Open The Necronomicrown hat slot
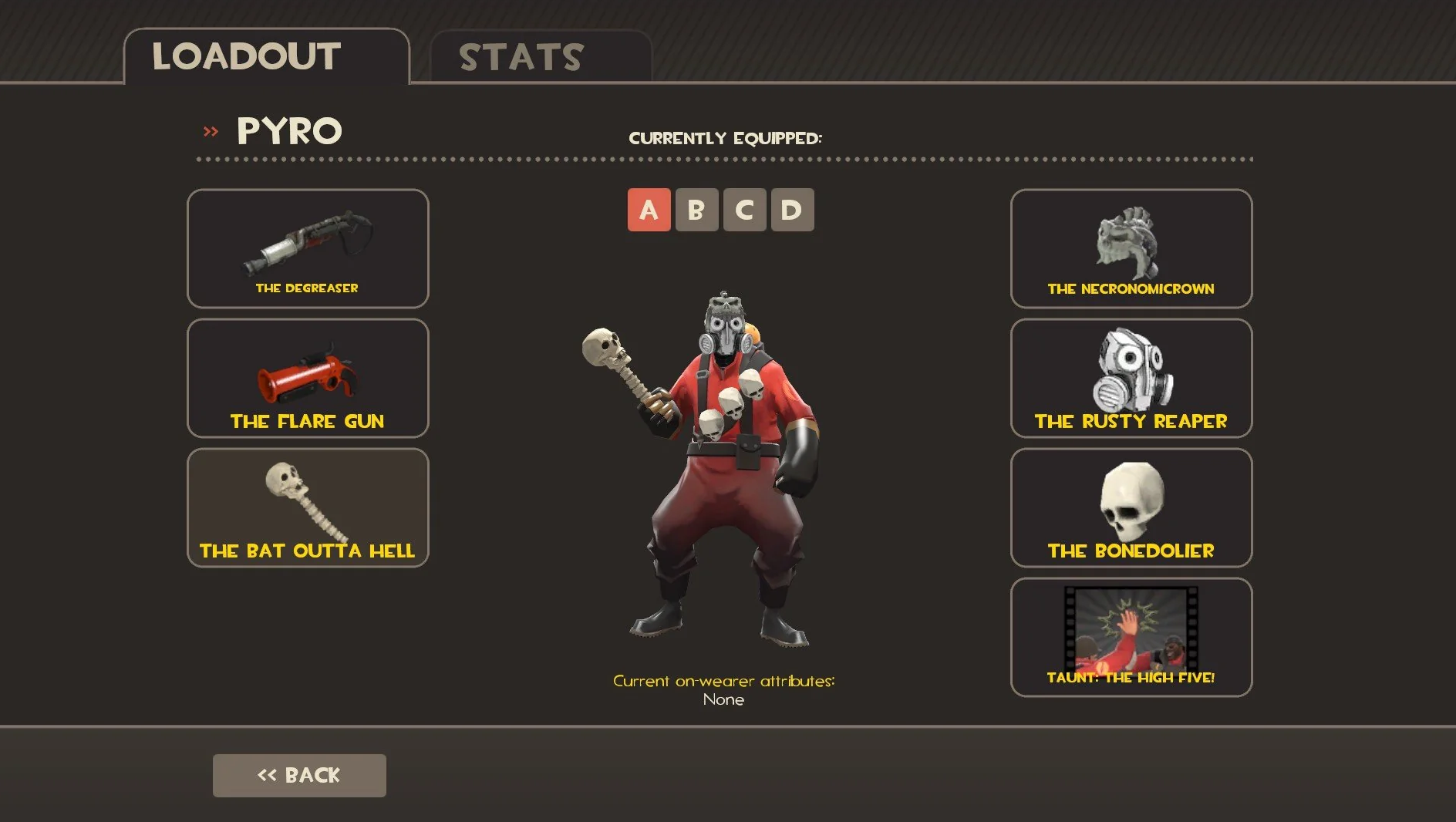Image resolution: width=1456 pixels, height=822 pixels. click(x=1131, y=248)
